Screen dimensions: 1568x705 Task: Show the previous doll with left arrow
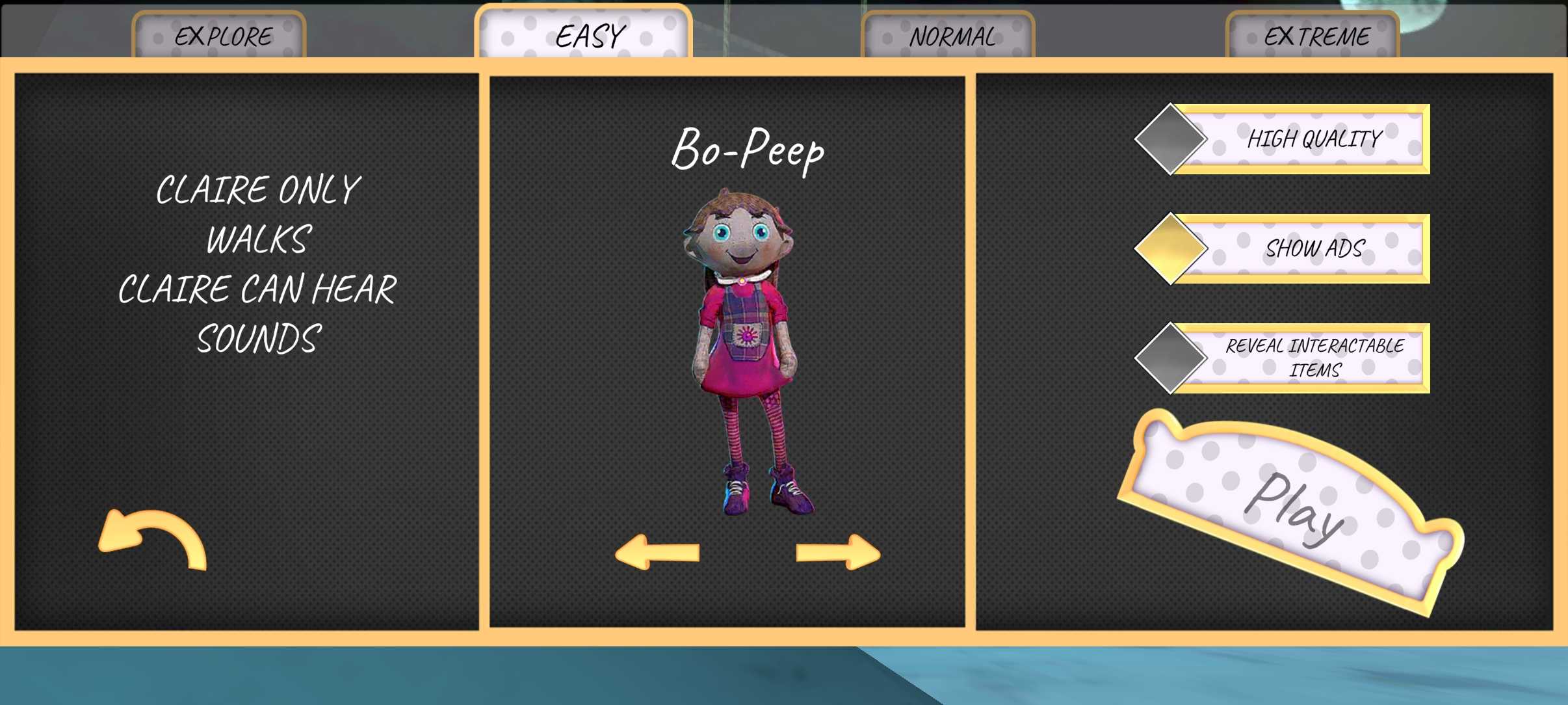coord(657,552)
